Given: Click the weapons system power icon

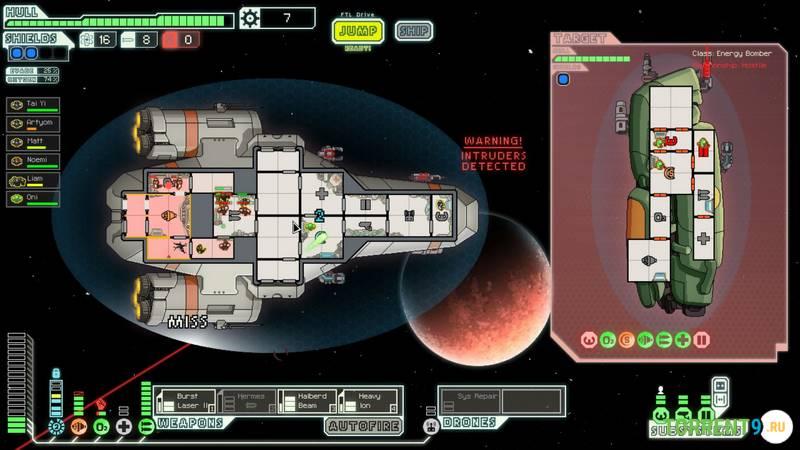Looking at the screenshot, I should tap(146, 427).
